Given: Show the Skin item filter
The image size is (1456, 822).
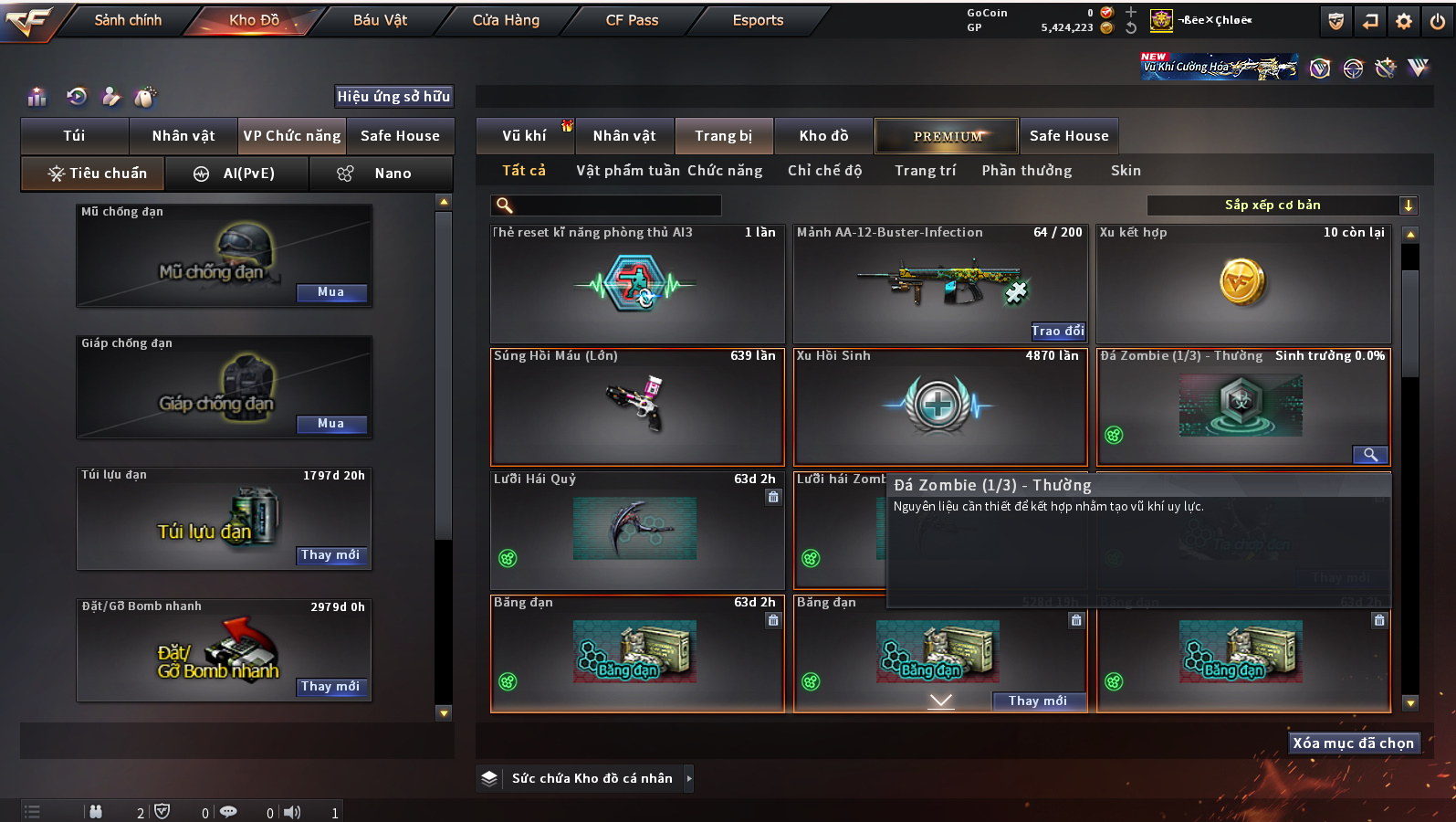Looking at the screenshot, I should 1126,171.
